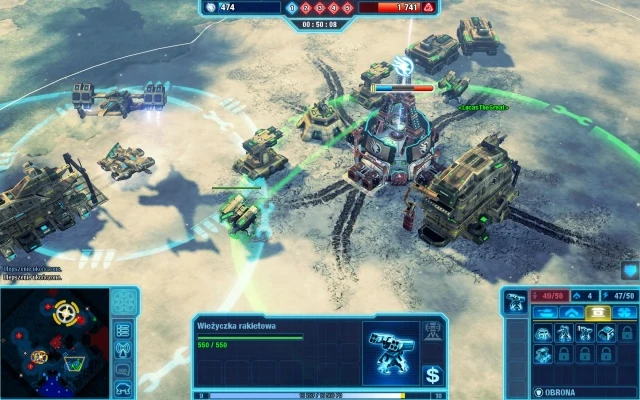Toggle the compass button above minimap tools

coord(124,301)
